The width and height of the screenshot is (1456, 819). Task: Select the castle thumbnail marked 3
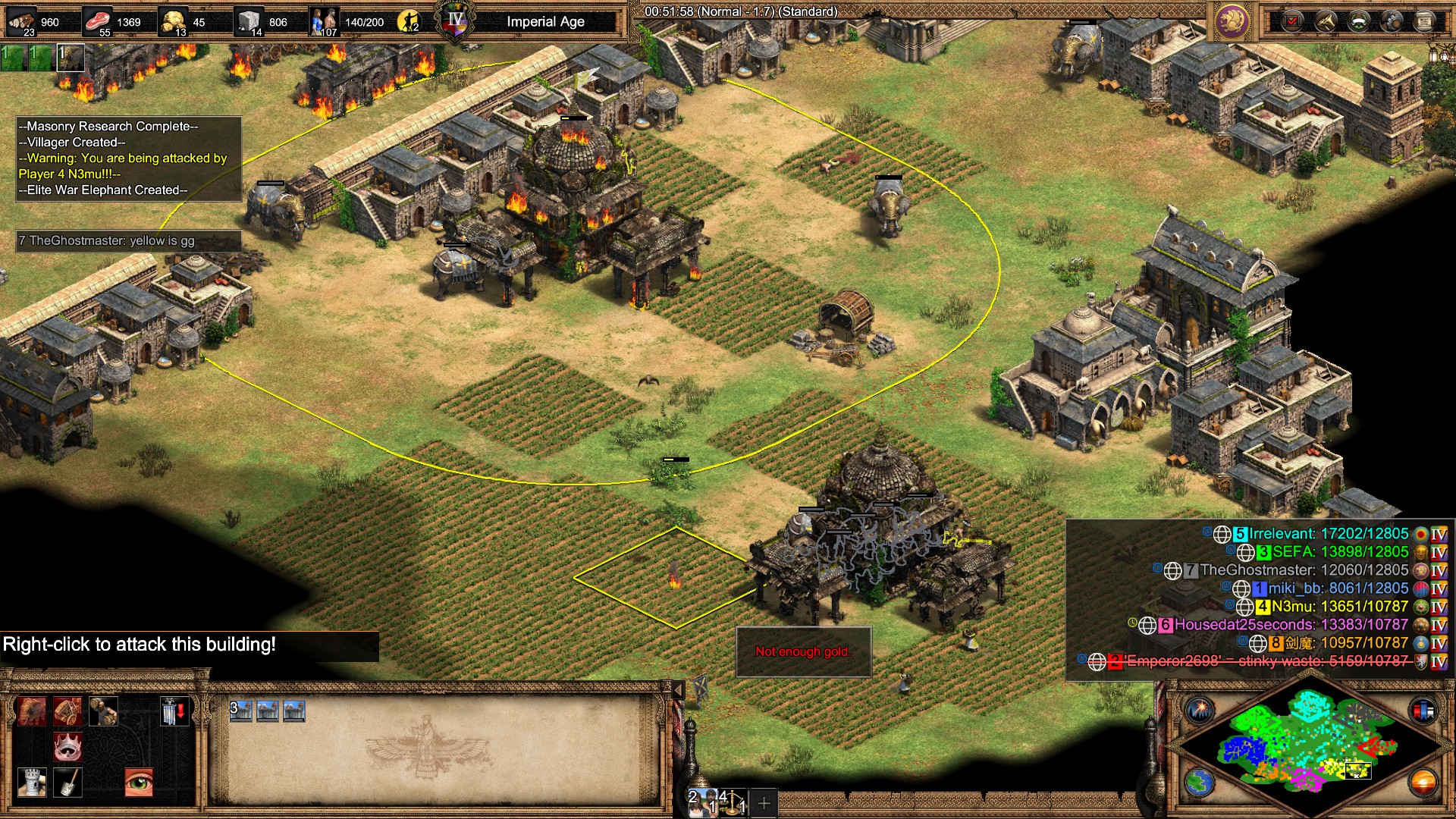[241, 711]
